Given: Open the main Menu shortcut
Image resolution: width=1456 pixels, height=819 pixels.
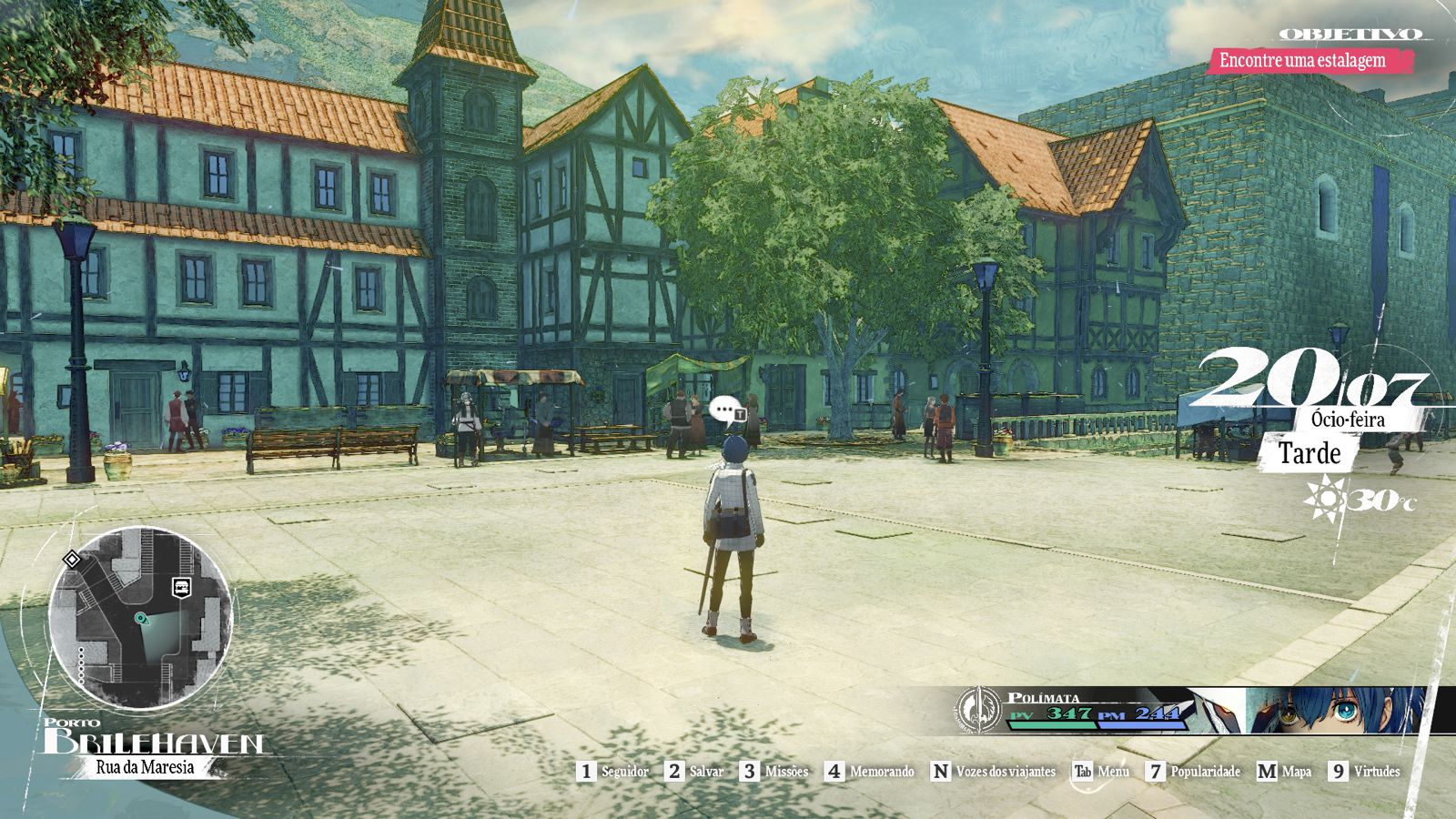Looking at the screenshot, I should [1101, 772].
